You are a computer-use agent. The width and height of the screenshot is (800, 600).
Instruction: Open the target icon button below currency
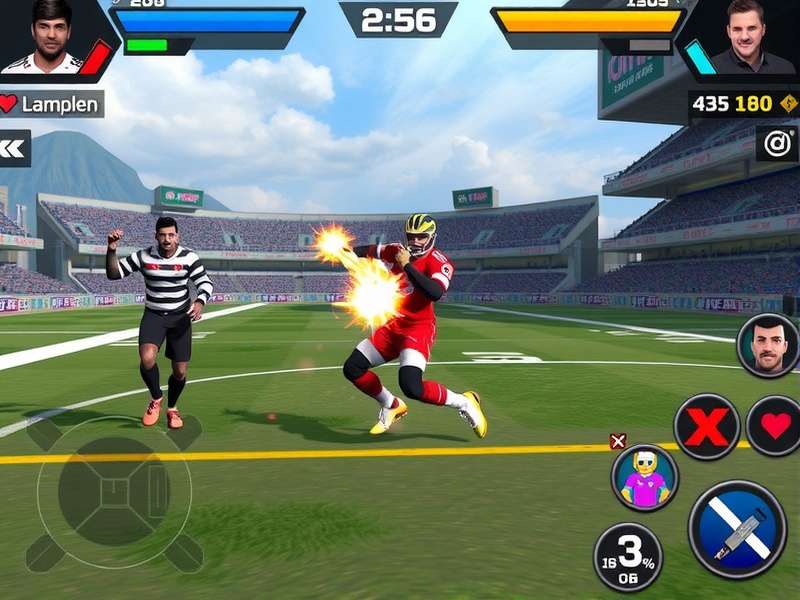pyautogui.click(x=777, y=143)
